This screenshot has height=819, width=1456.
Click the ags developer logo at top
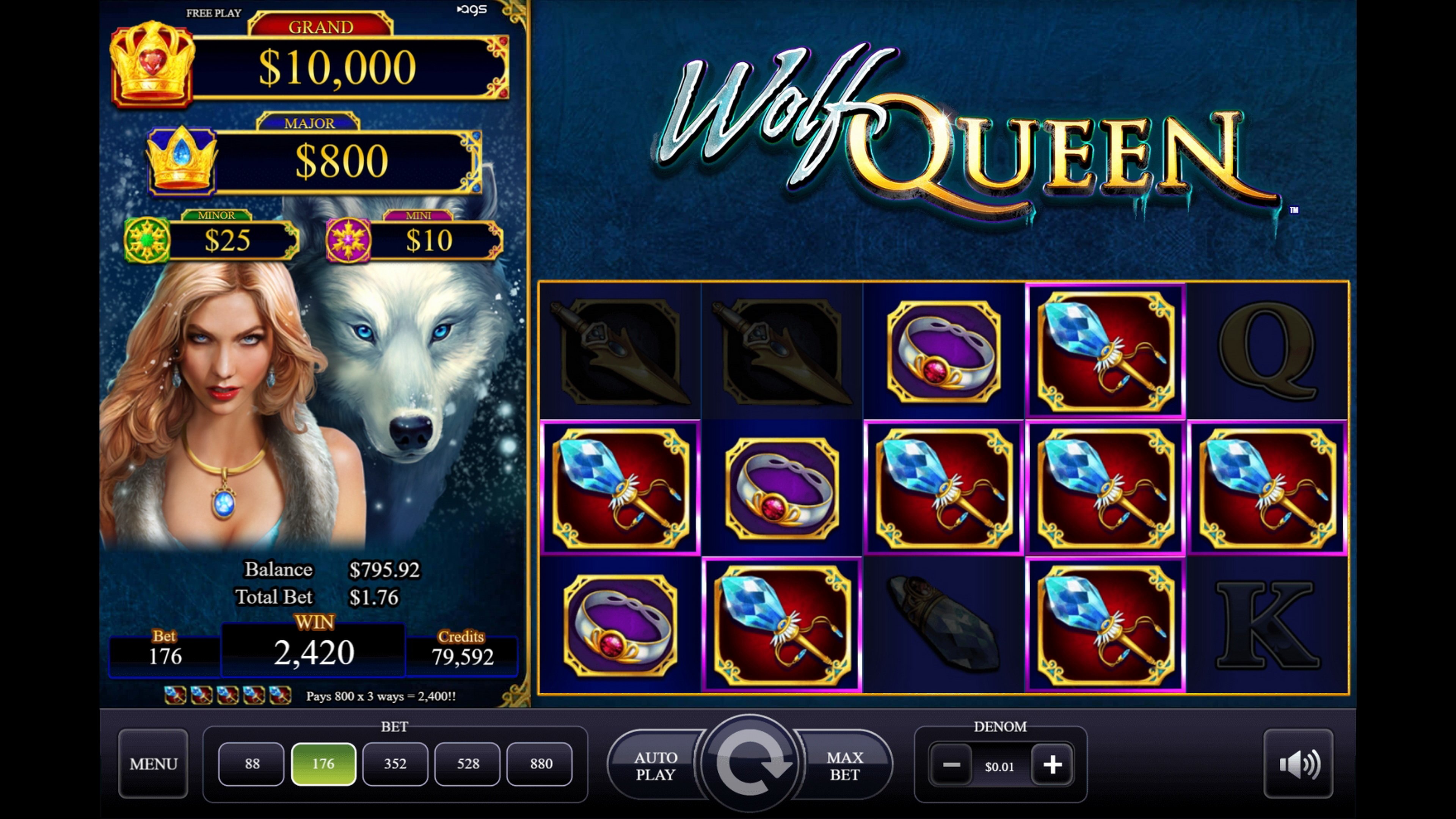472,9
